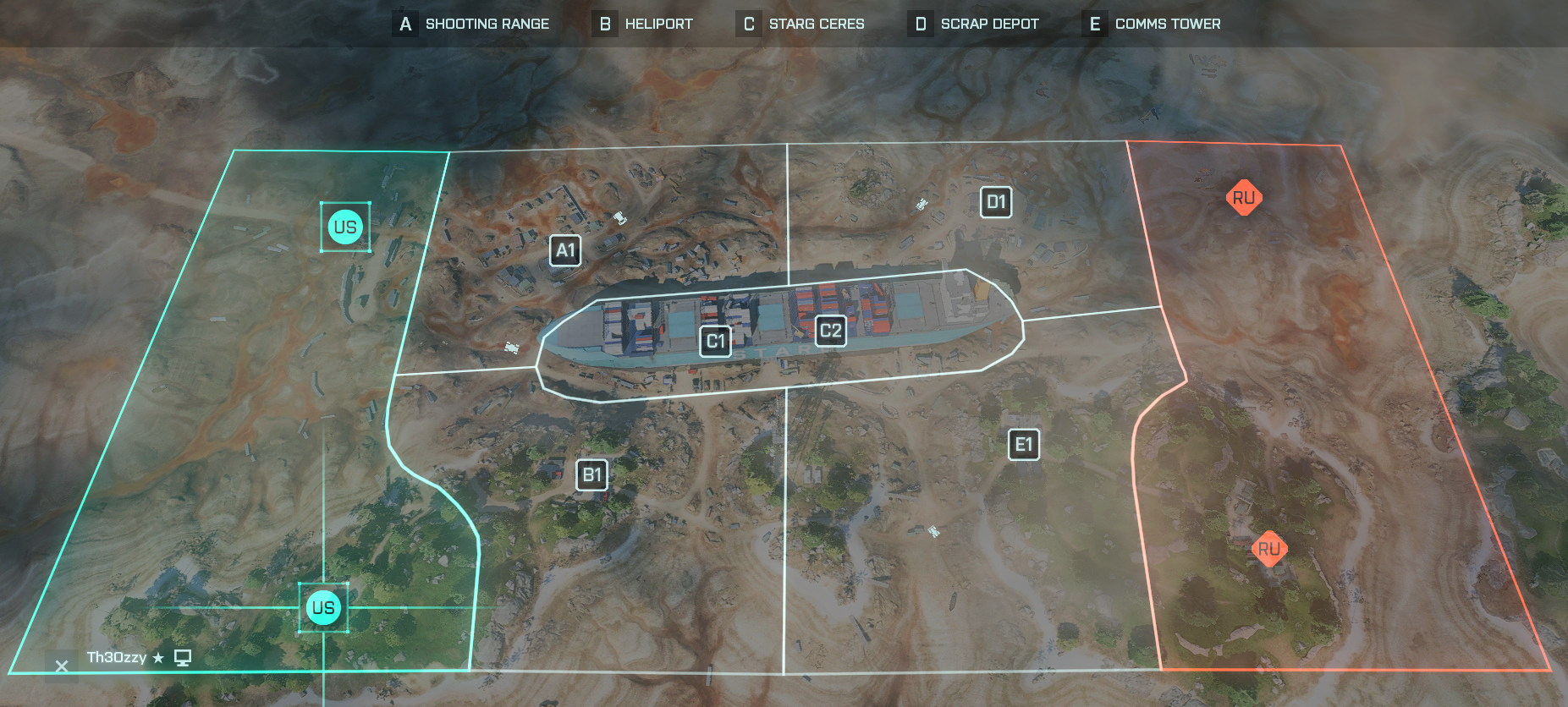Select the E1 objective near Comms Tower
The image size is (1568, 707).
click(x=1023, y=444)
